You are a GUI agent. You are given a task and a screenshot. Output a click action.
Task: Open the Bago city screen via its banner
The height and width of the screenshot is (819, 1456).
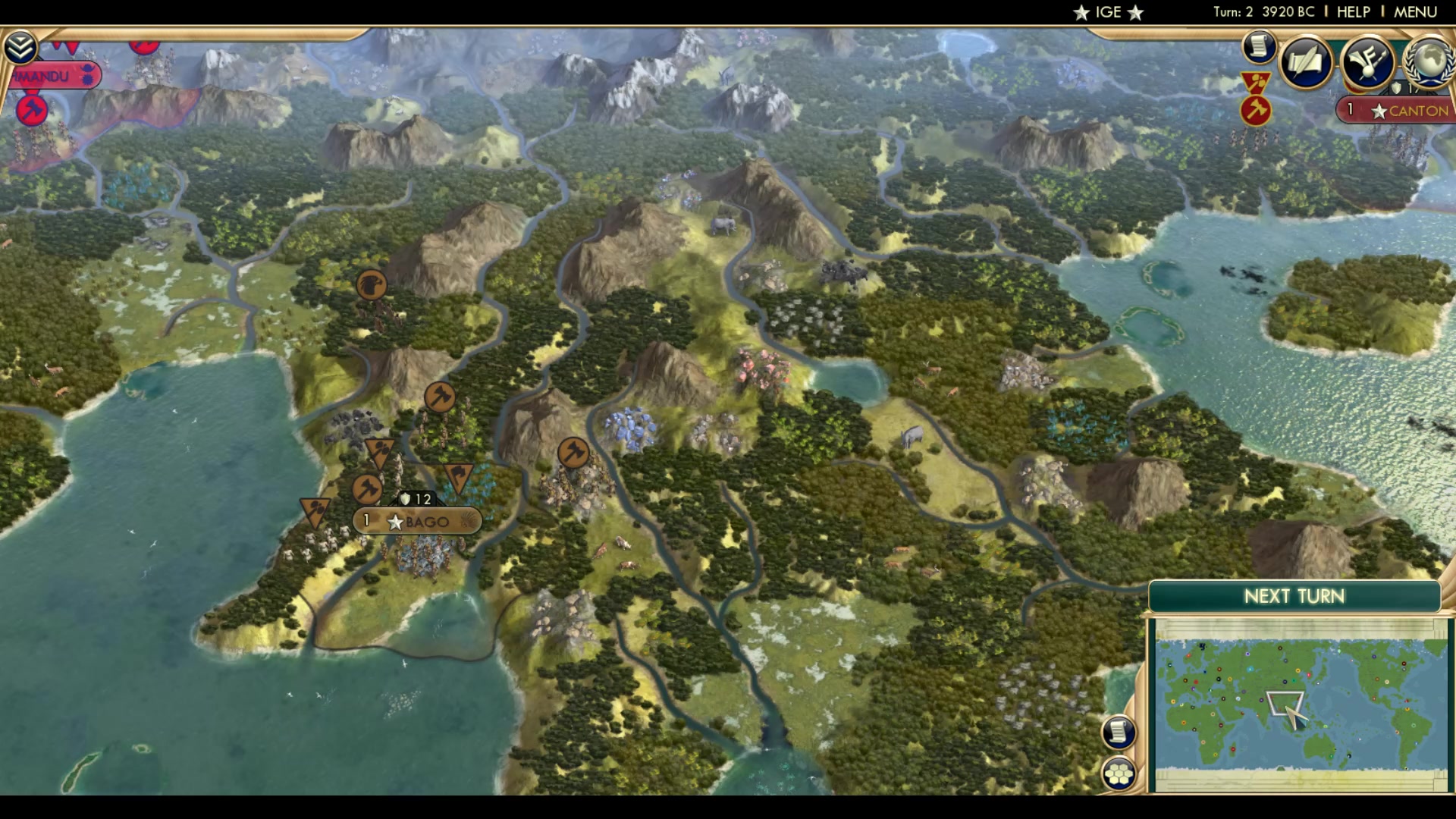[x=416, y=521]
